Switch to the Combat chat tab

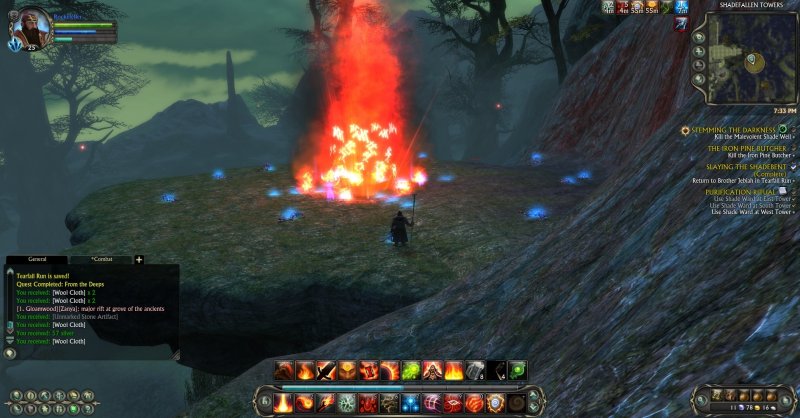(99, 259)
